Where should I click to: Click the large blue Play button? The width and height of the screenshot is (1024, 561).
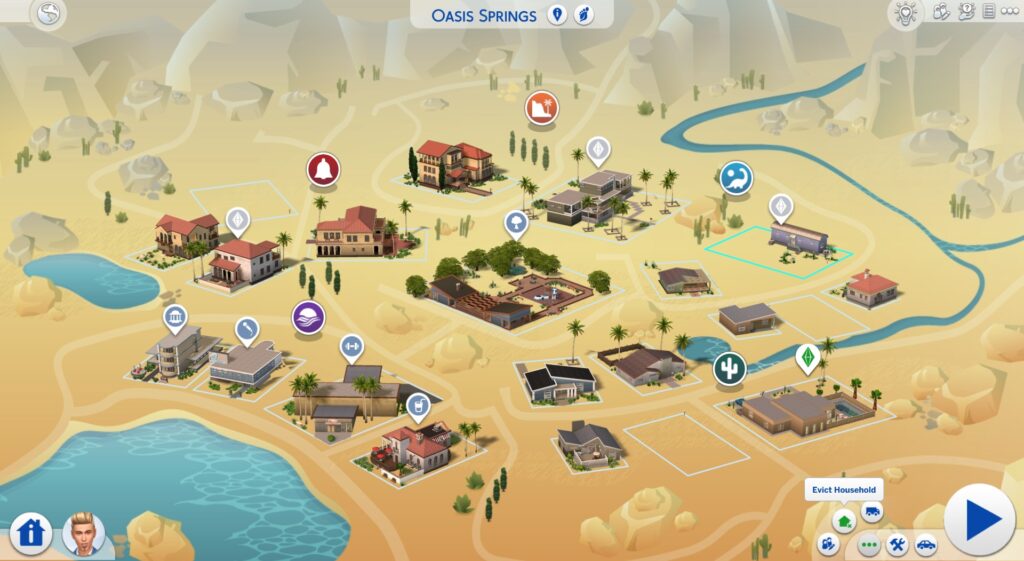[979, 519]
